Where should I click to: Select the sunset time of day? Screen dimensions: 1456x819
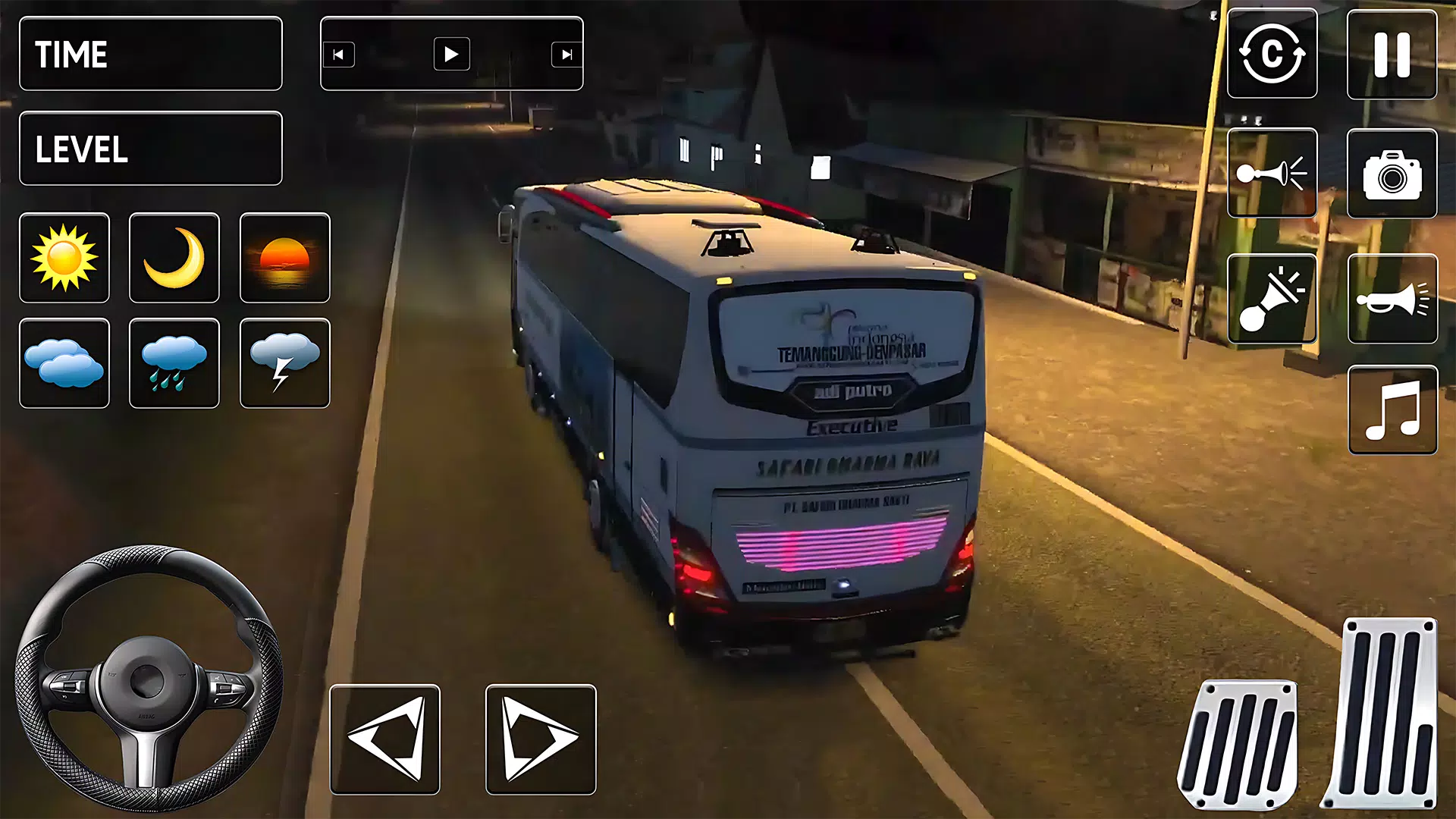284,258
